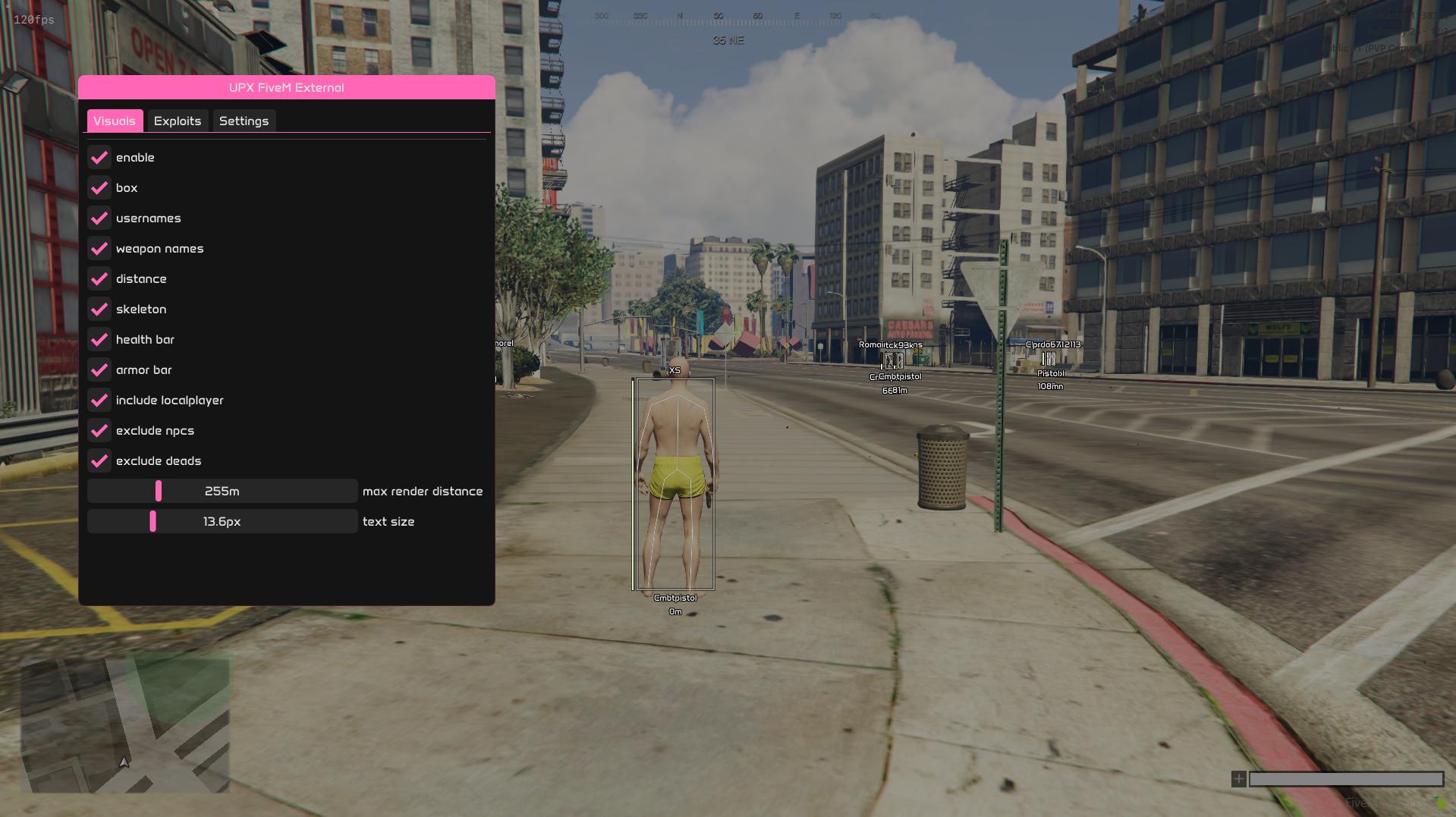The height and width of the screenshot is (817, 1456).
Task: Uncheck the armor bar option
Action: (99, 370)
